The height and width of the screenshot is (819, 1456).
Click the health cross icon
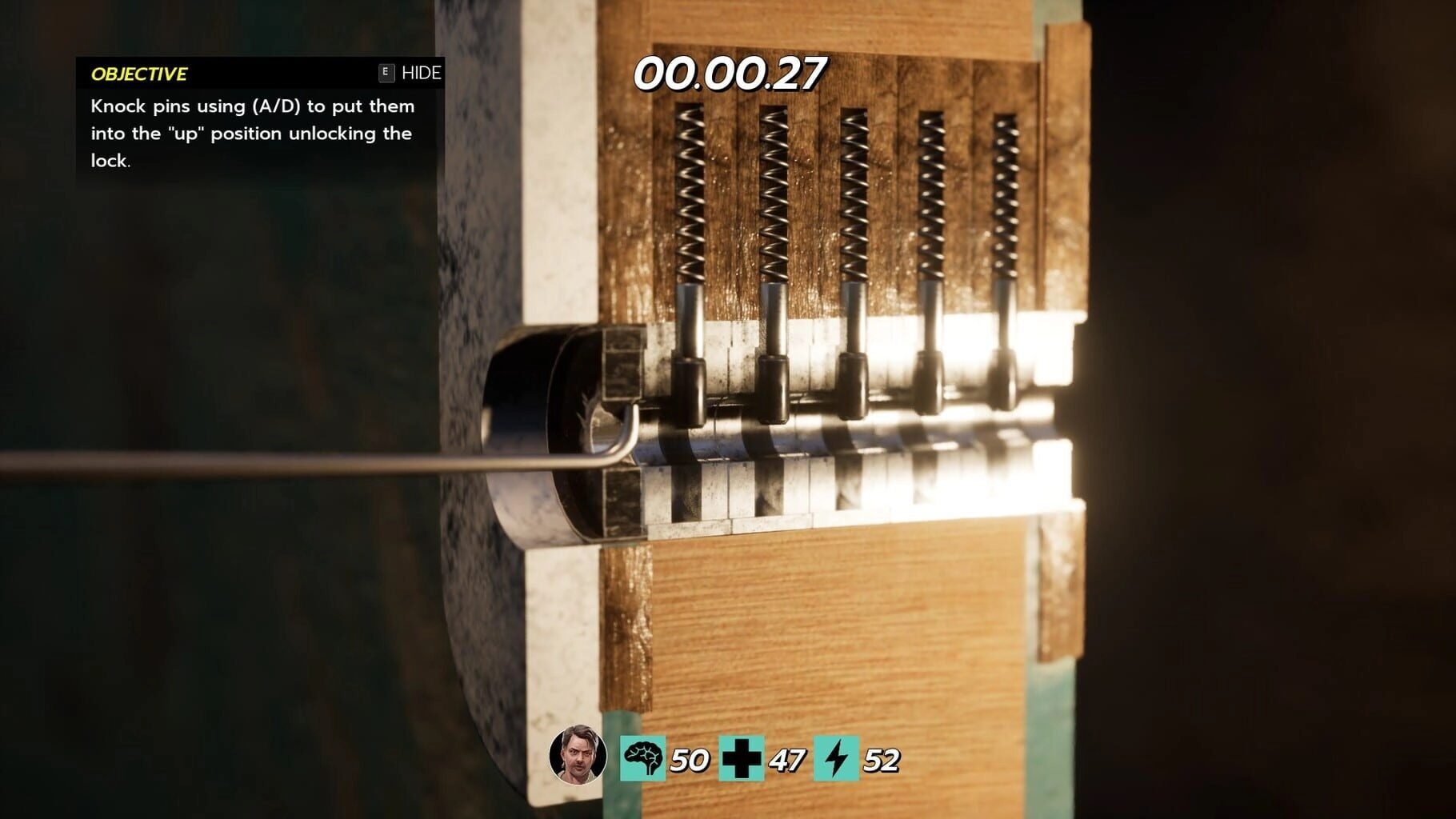(x=741, y=758)
